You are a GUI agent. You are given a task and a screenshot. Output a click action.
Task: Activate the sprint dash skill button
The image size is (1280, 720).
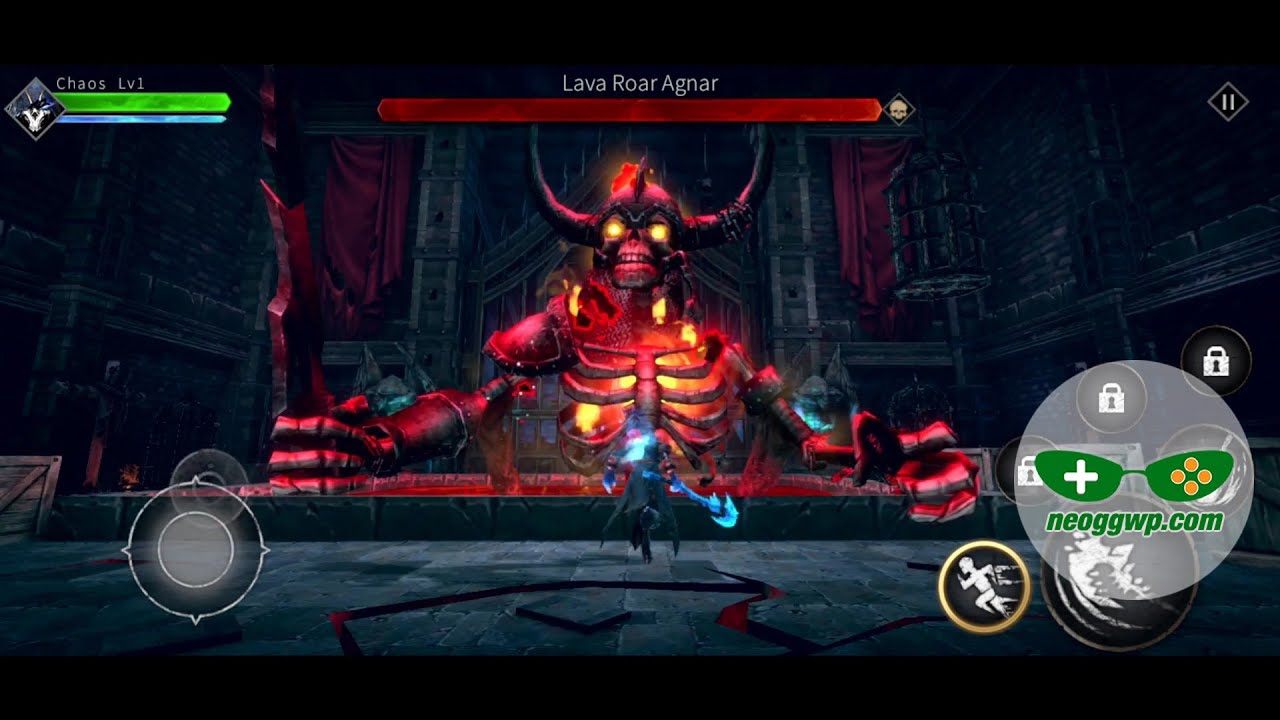tap(984, 586)
